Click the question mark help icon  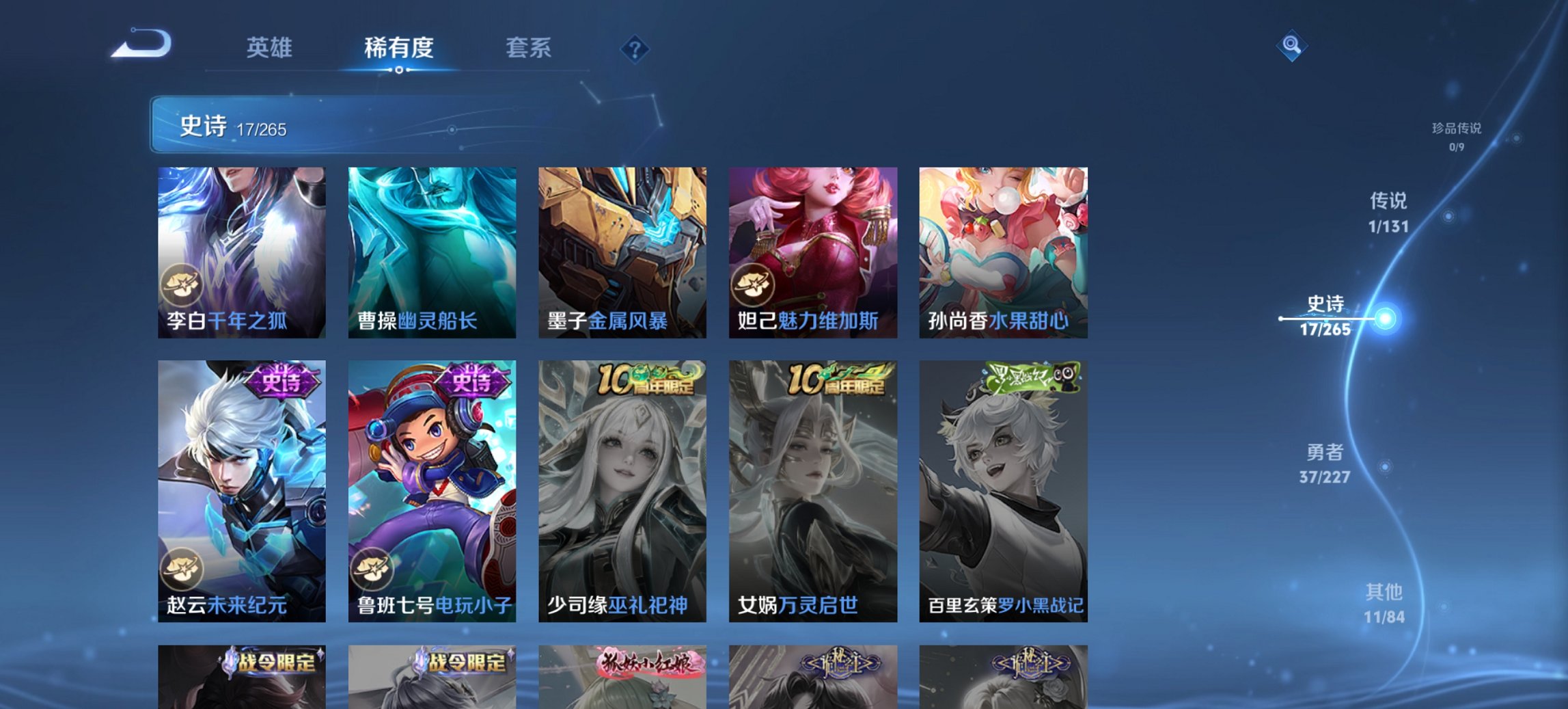[x=635, y=48]
